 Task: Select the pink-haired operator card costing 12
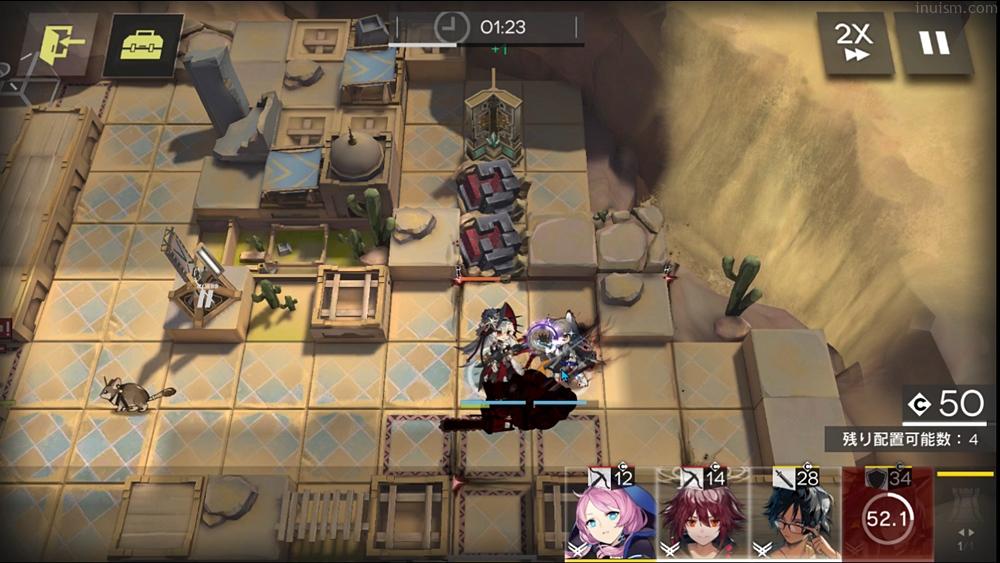[x=611, y=515]
